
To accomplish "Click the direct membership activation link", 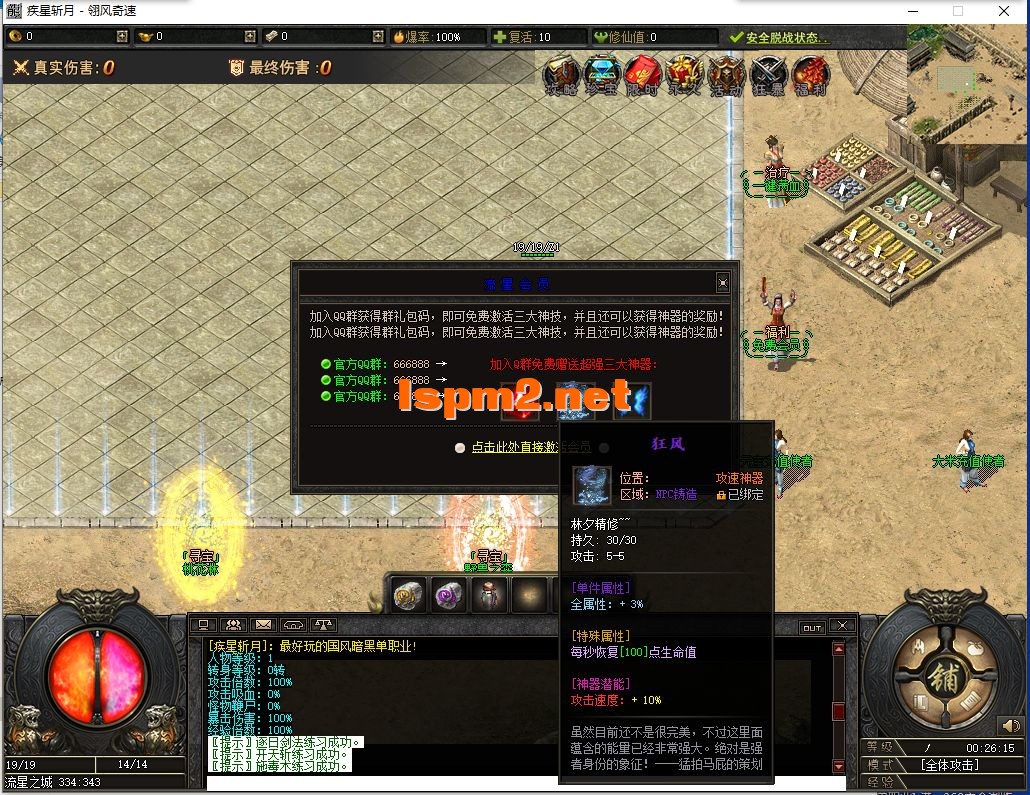I will pos(531,447).
